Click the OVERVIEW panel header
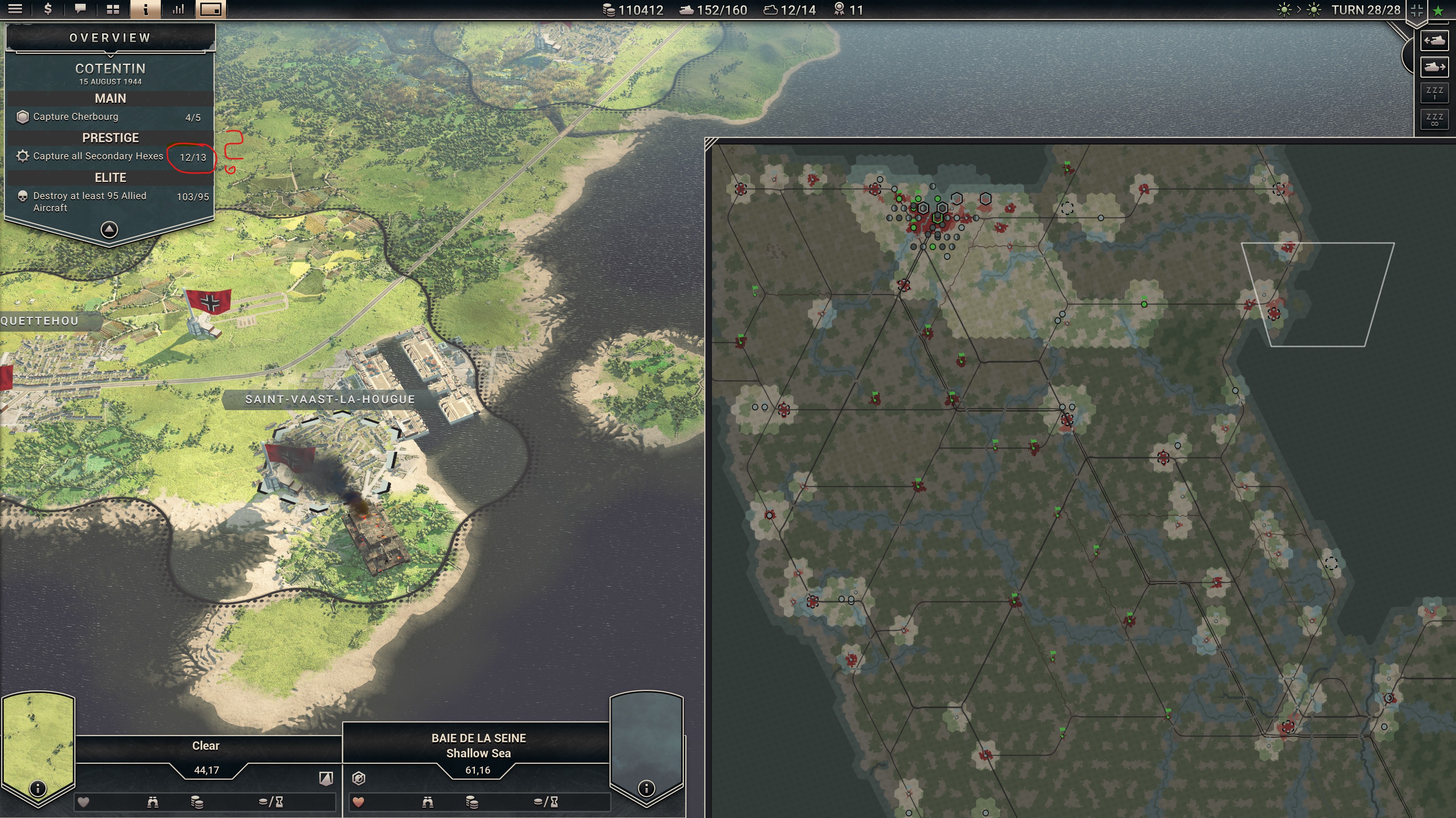 [x=109, y=38]
